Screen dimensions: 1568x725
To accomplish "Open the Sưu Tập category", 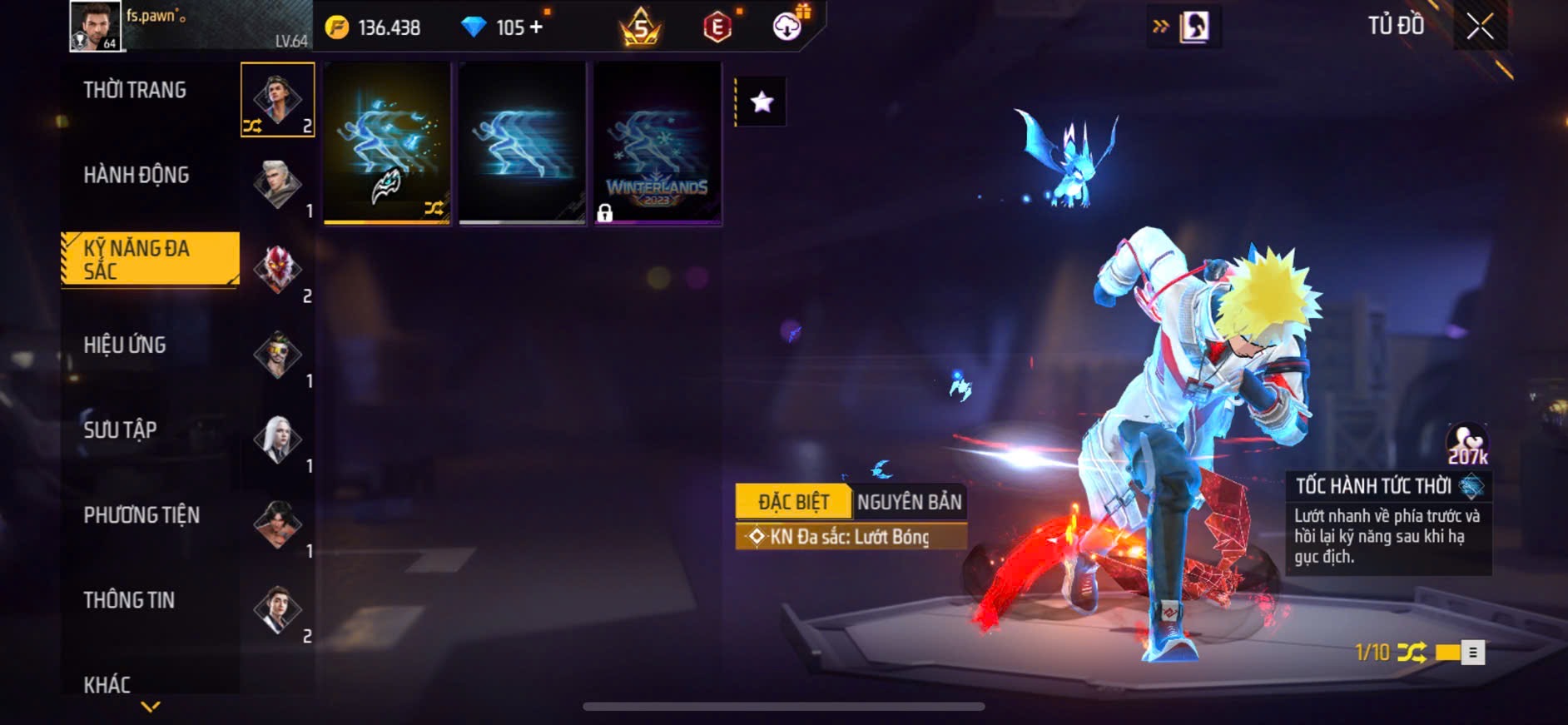I will click(x=120, y=430).
